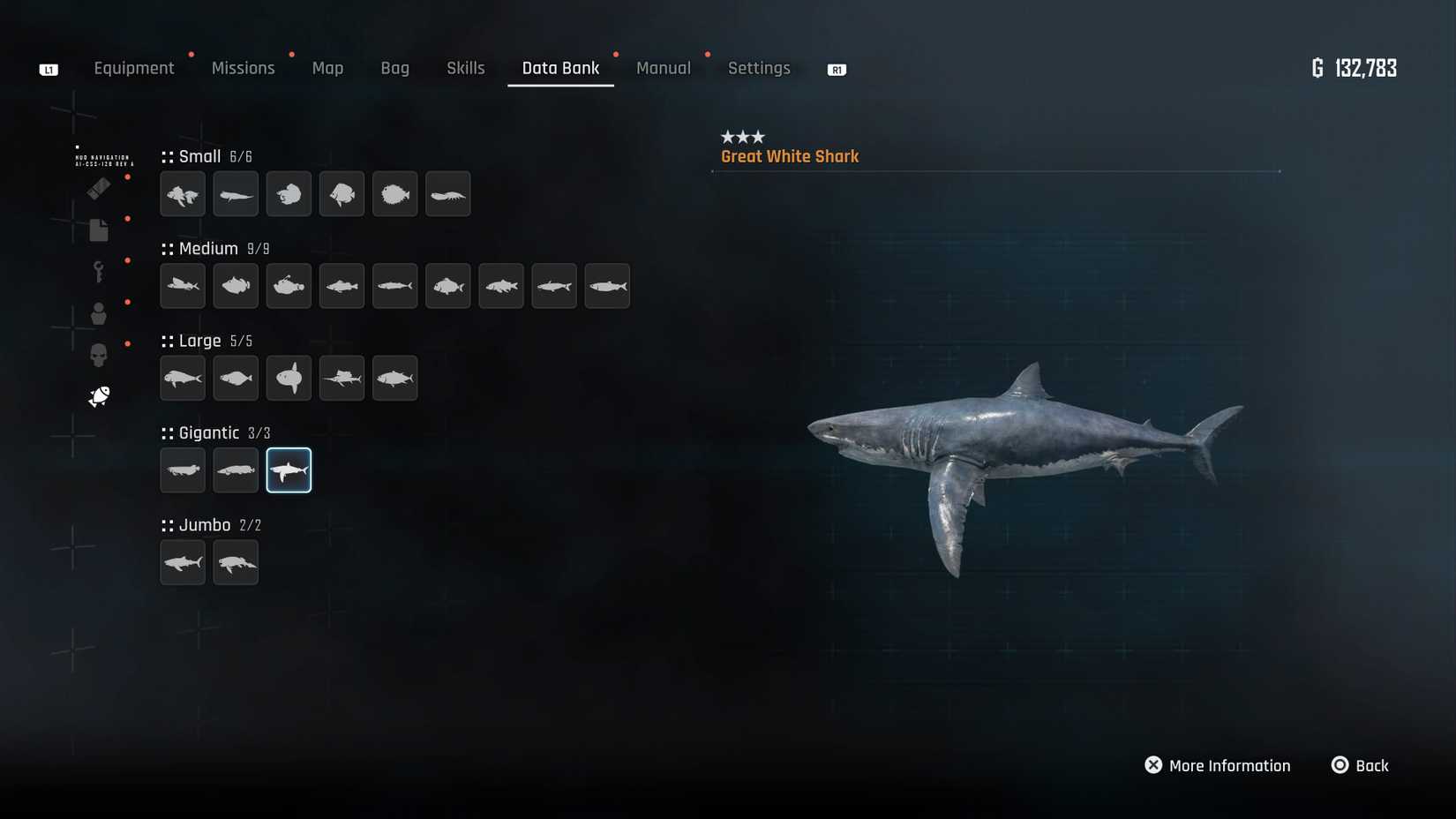Screen dimensions: 1456x819
Task: Select the highlighted shark in Gigantic row
Action: pyautogui.click(x=289, y=470)
